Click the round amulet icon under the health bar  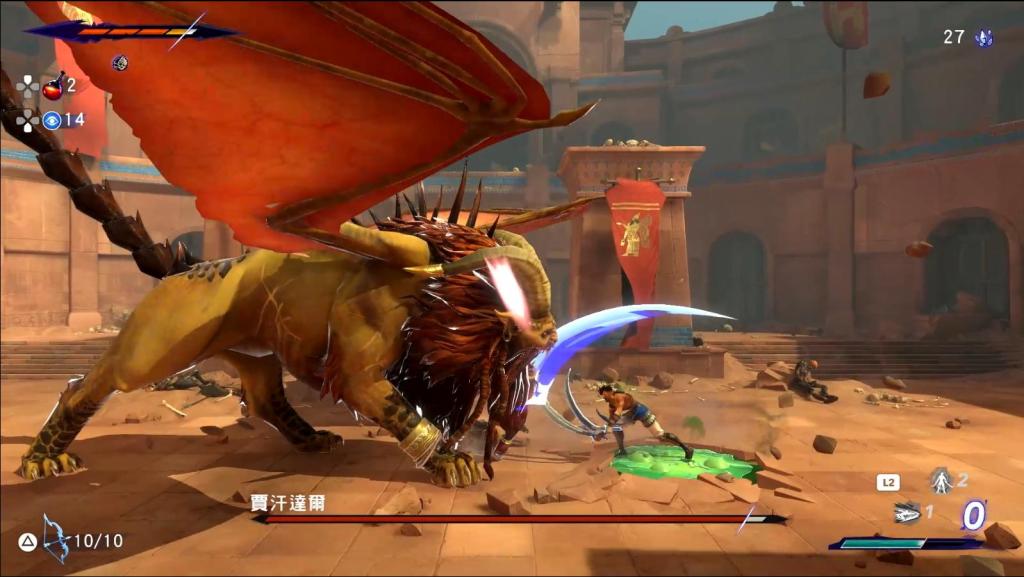(120, 63)
